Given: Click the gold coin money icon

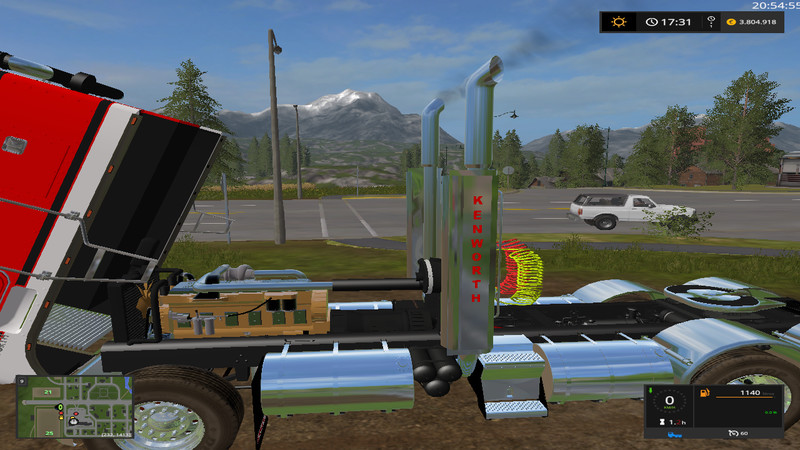Looking at the screenshot, I should pyautogui.click(x=731, y=21).
